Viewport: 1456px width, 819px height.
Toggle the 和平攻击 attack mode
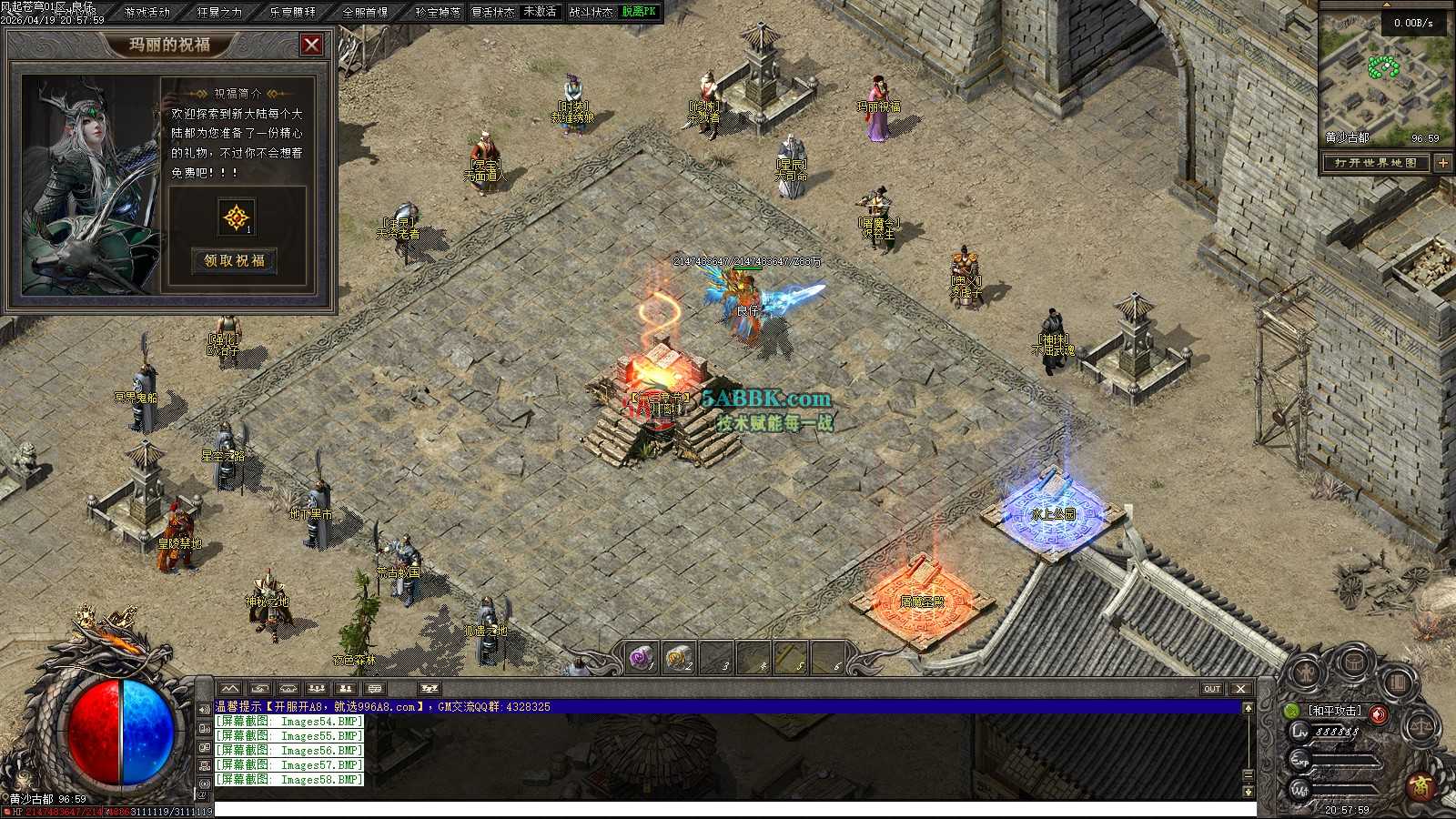tap(1334, 711)
